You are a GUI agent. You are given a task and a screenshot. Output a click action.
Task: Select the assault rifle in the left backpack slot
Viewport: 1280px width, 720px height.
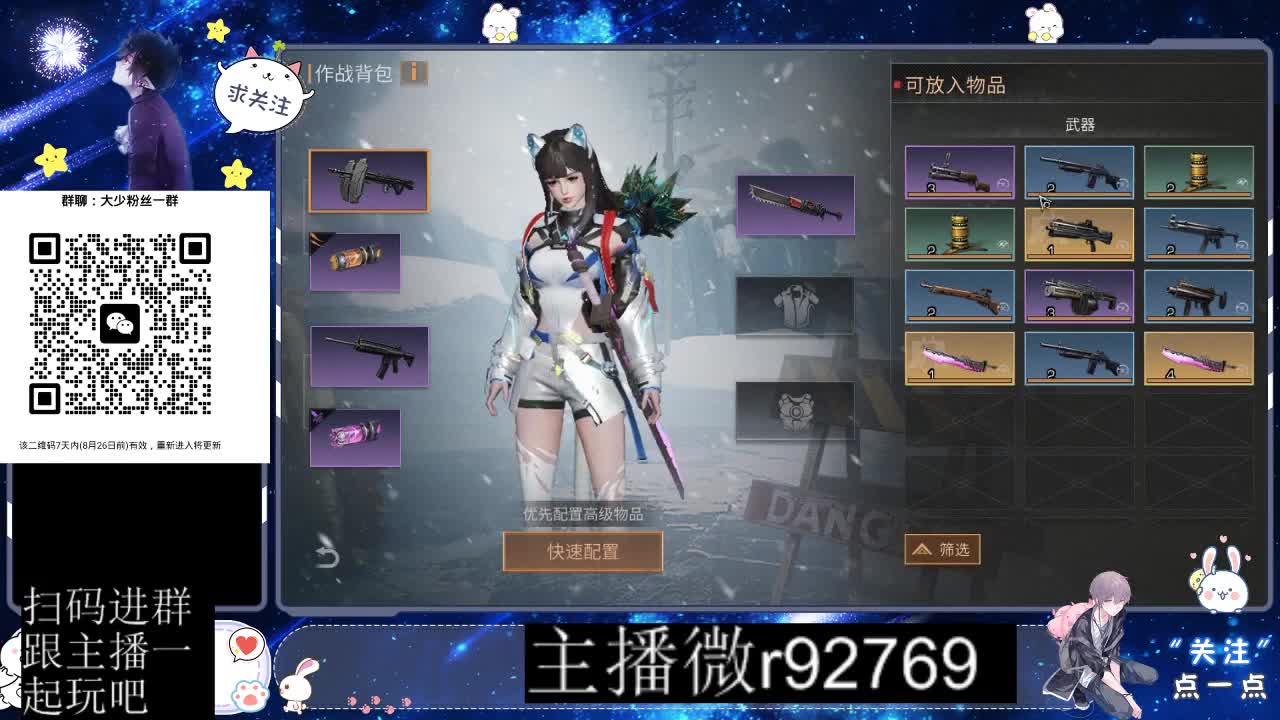click(x=371, y=356)
